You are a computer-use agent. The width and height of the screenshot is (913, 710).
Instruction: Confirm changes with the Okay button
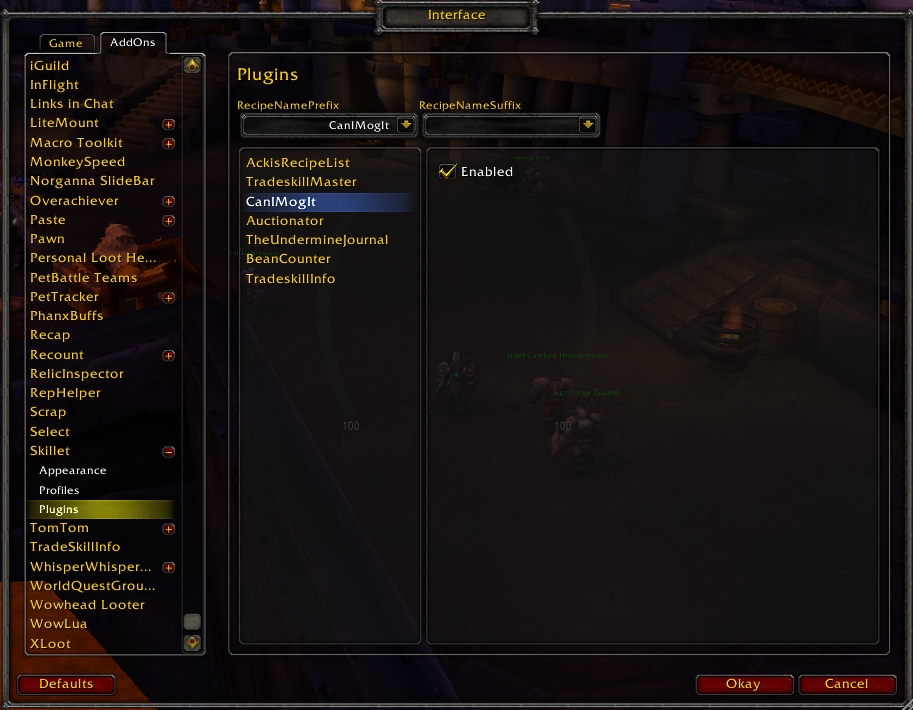pos(743,685)
